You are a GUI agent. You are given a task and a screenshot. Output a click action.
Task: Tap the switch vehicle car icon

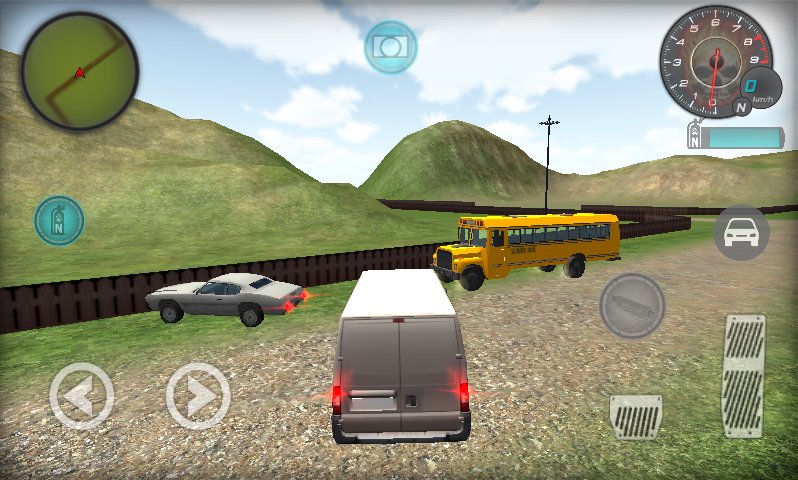pyautogui.click(x=741, y=233)
